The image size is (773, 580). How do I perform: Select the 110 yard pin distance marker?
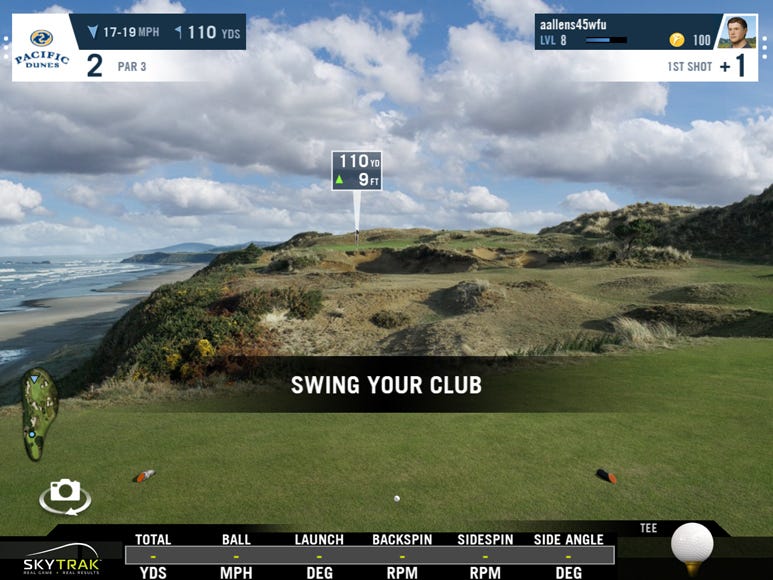tap(357, 171)
